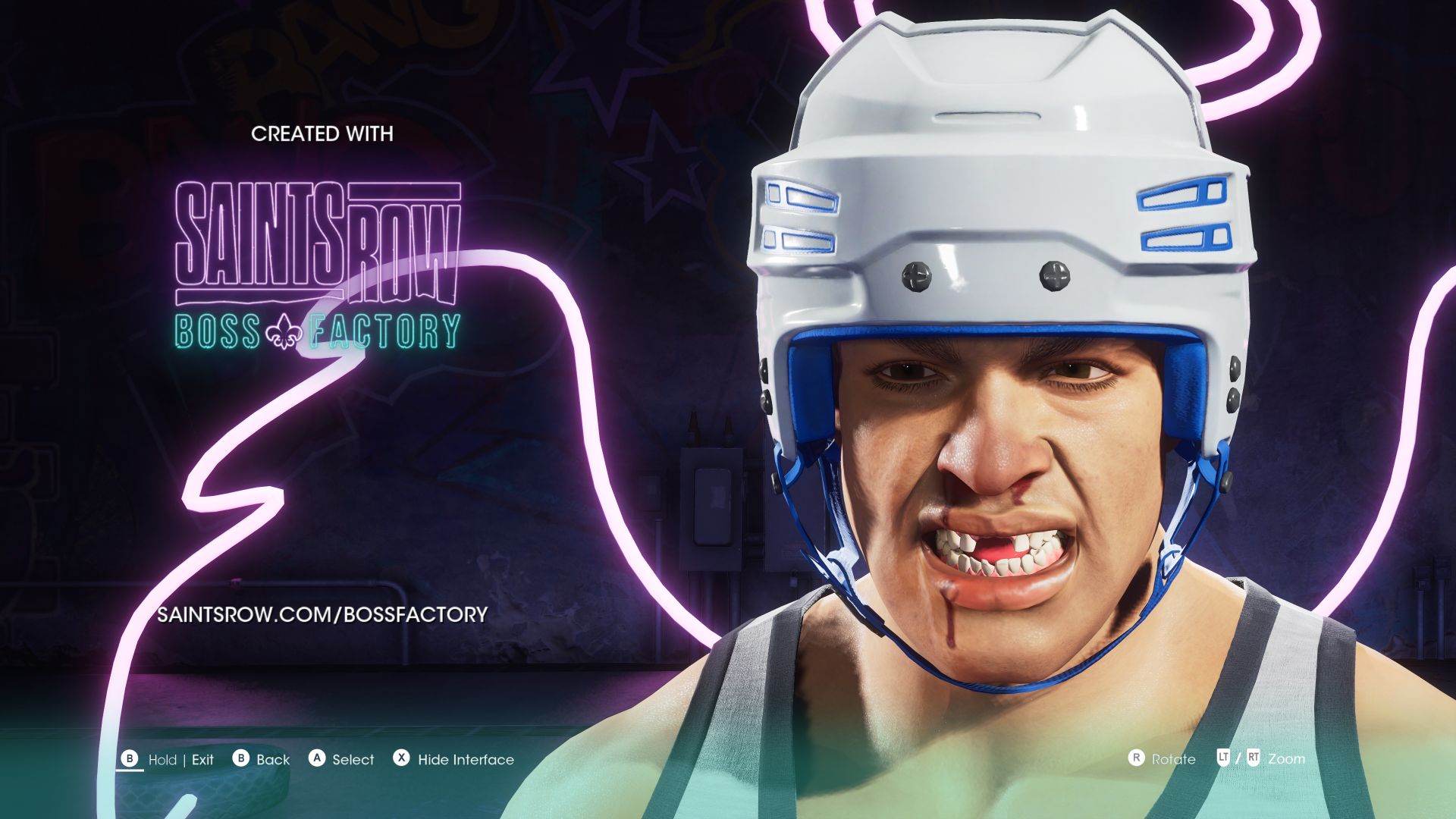This screenshot has height=819, width=1456.
Task: Click the B Back button icon
Action: coord(242,759)
